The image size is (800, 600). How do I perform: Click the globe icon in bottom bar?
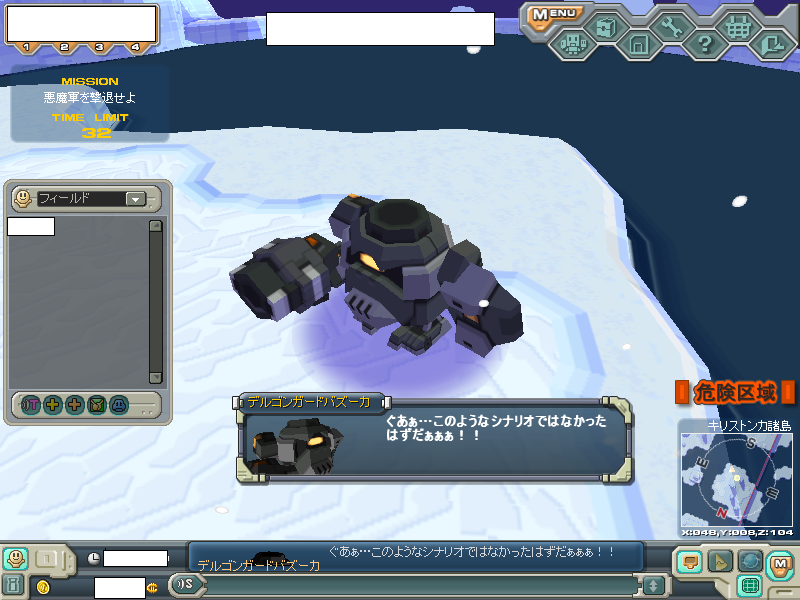(750, 562)
